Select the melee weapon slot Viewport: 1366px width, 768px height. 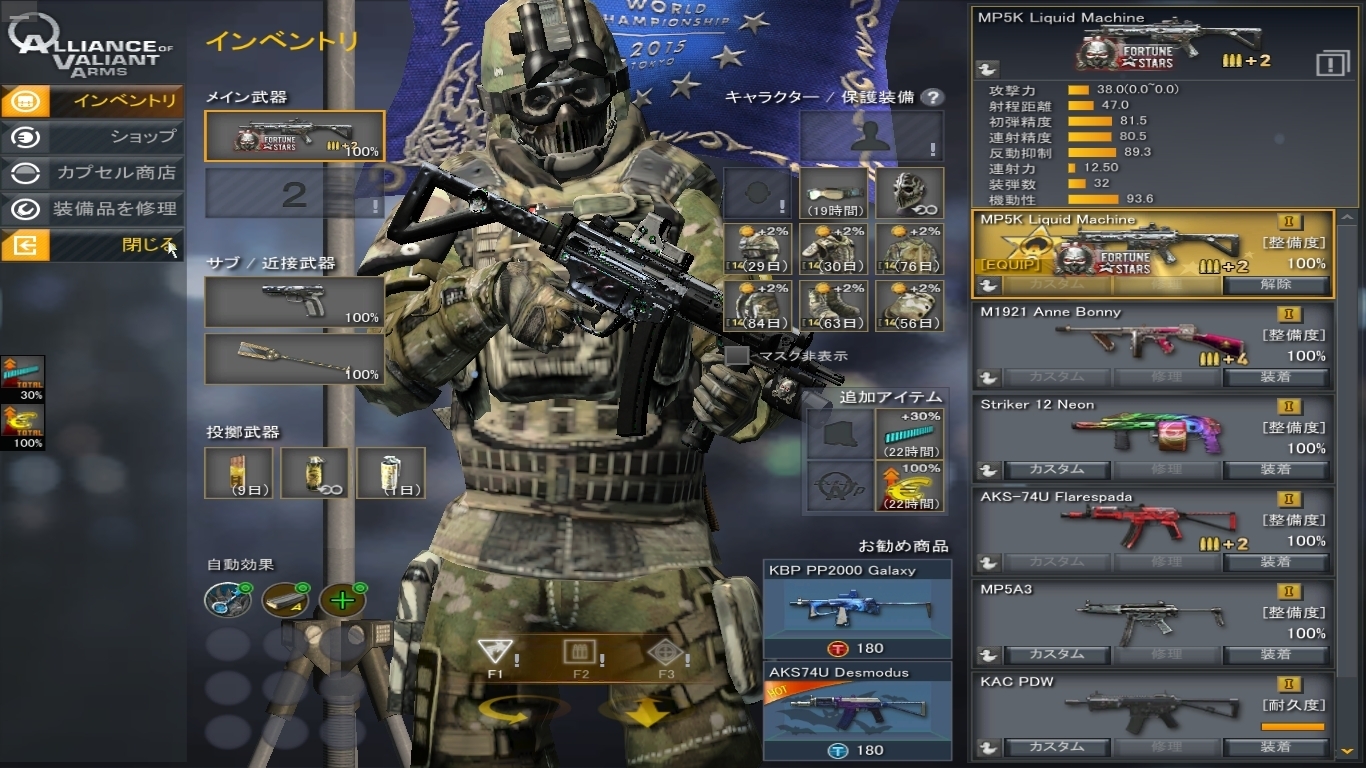click(x=295, y=359)
